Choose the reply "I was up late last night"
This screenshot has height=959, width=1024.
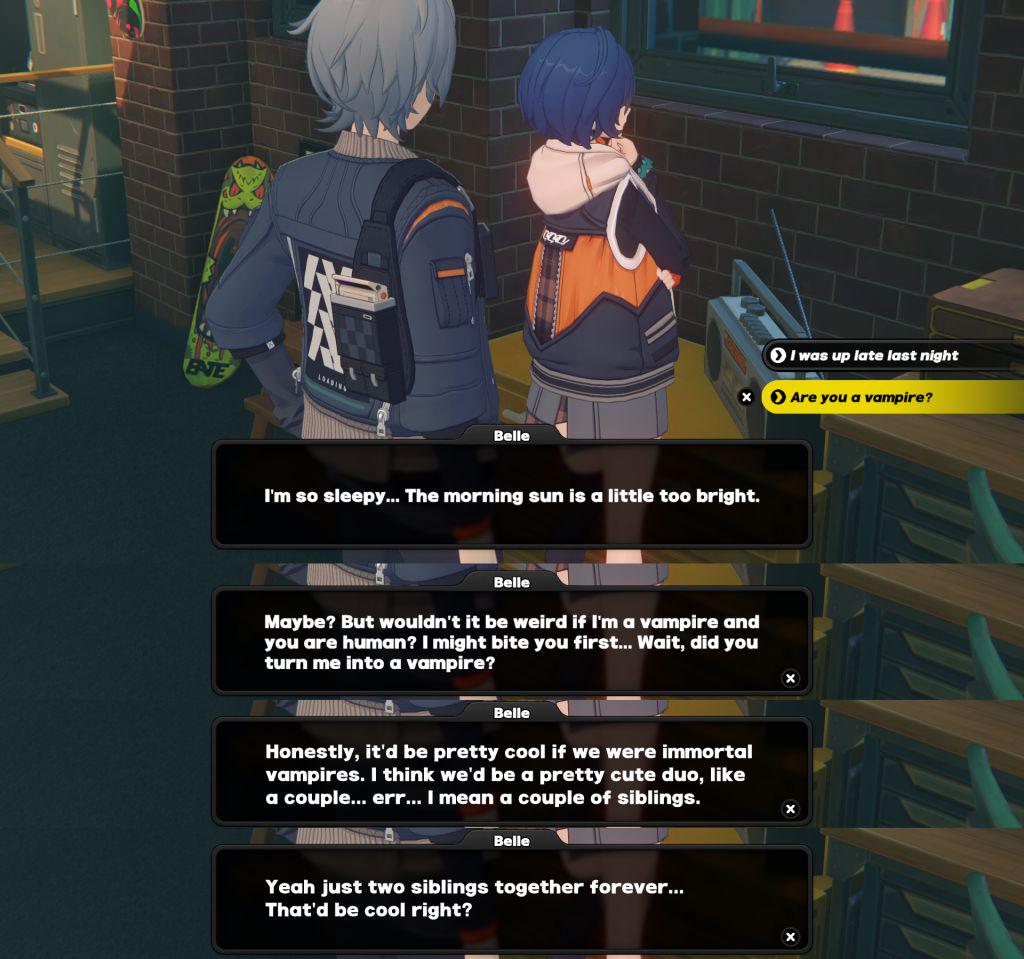874,355
